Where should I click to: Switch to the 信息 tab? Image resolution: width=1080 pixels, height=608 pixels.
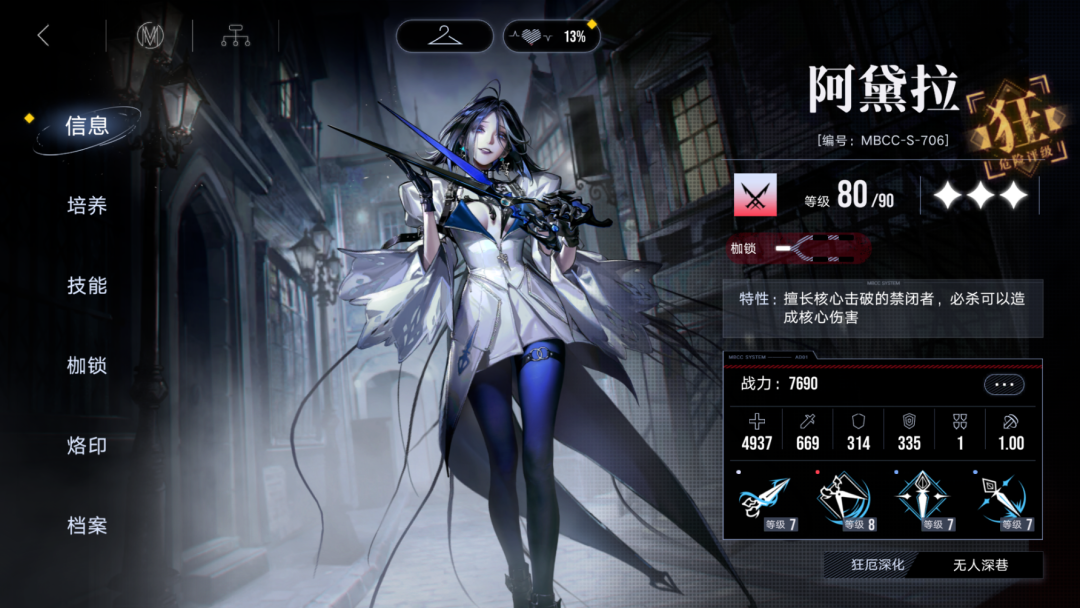[x=87, y=126]
